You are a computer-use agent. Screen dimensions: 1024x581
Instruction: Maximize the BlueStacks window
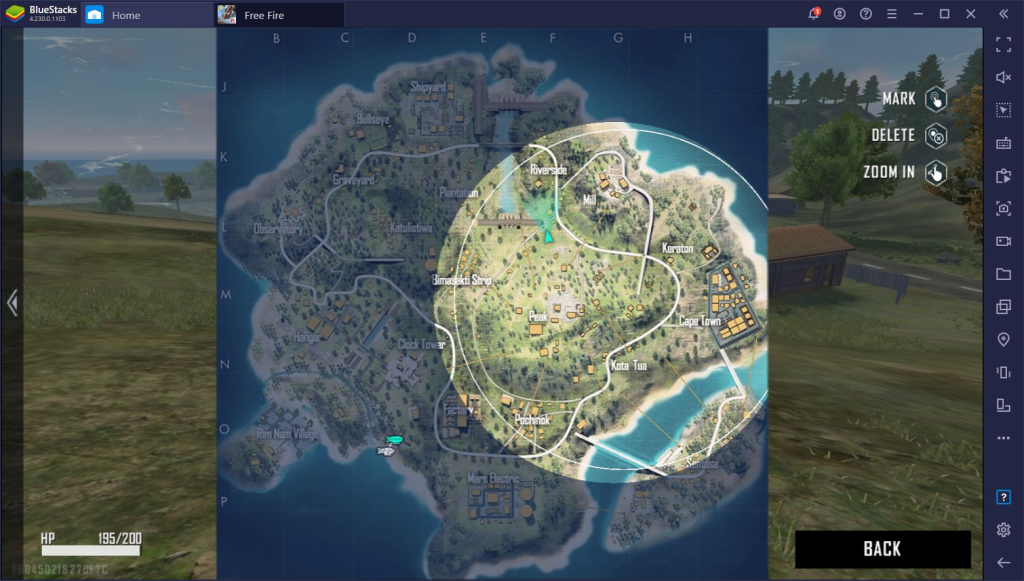tap(944, 14)
